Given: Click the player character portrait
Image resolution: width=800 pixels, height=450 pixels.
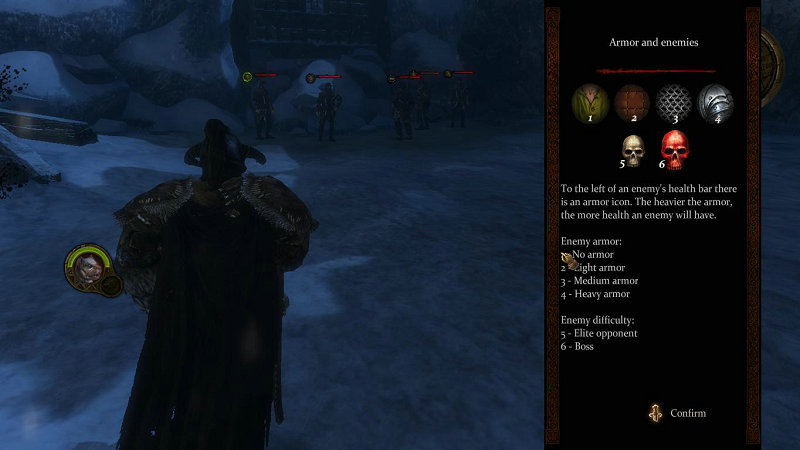Looking at the screenshot, I should (x=86, y=266).
